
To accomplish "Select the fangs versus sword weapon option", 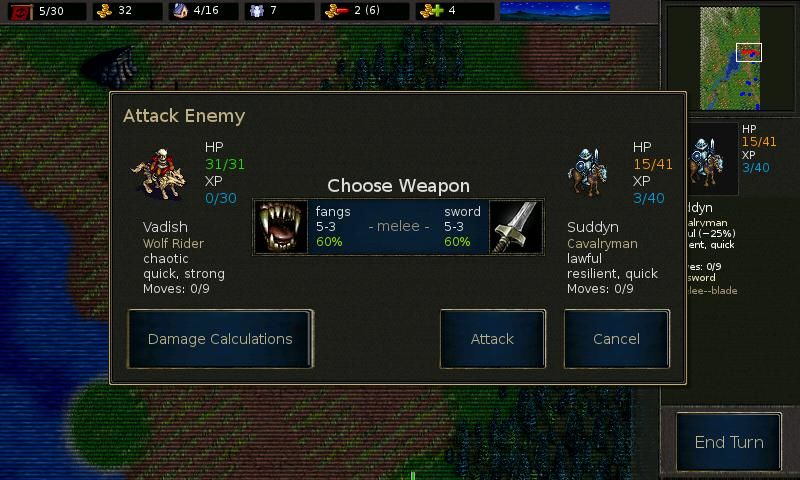I will [x=398, y=227].
